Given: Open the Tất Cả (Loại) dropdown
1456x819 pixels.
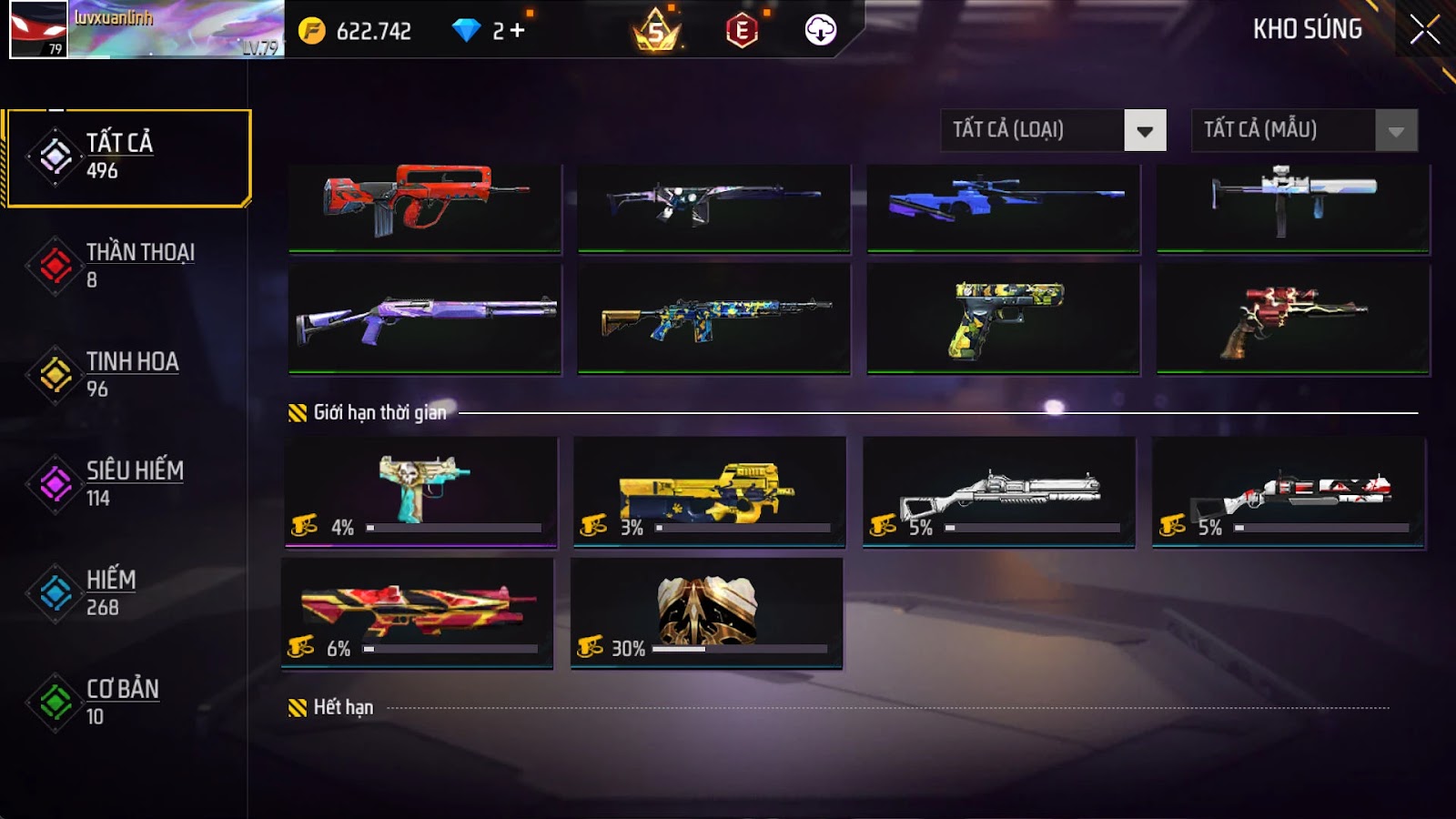Looking at the screenshot, I should (1053, 130).
